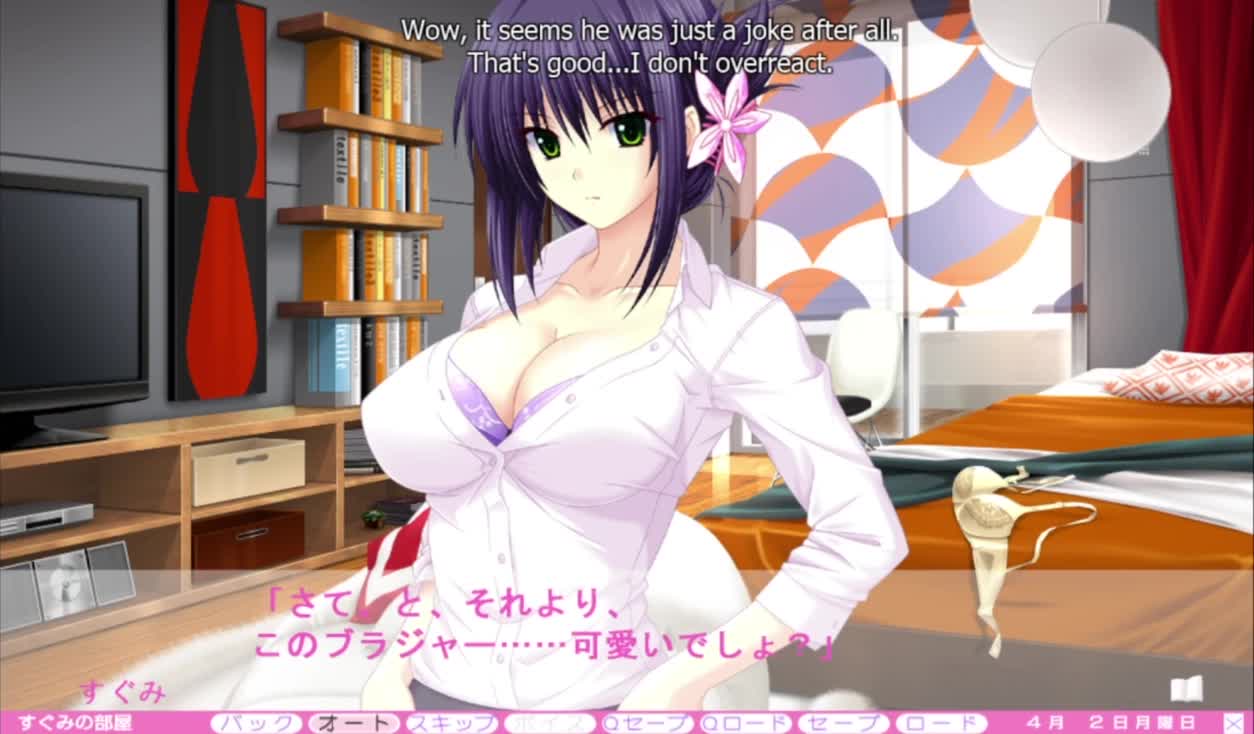Image resolution: width=1254 pixels, height=734 pixels.
Task: Replay the line with ボイス (Voice) button
Action: (x=549, y=723)
